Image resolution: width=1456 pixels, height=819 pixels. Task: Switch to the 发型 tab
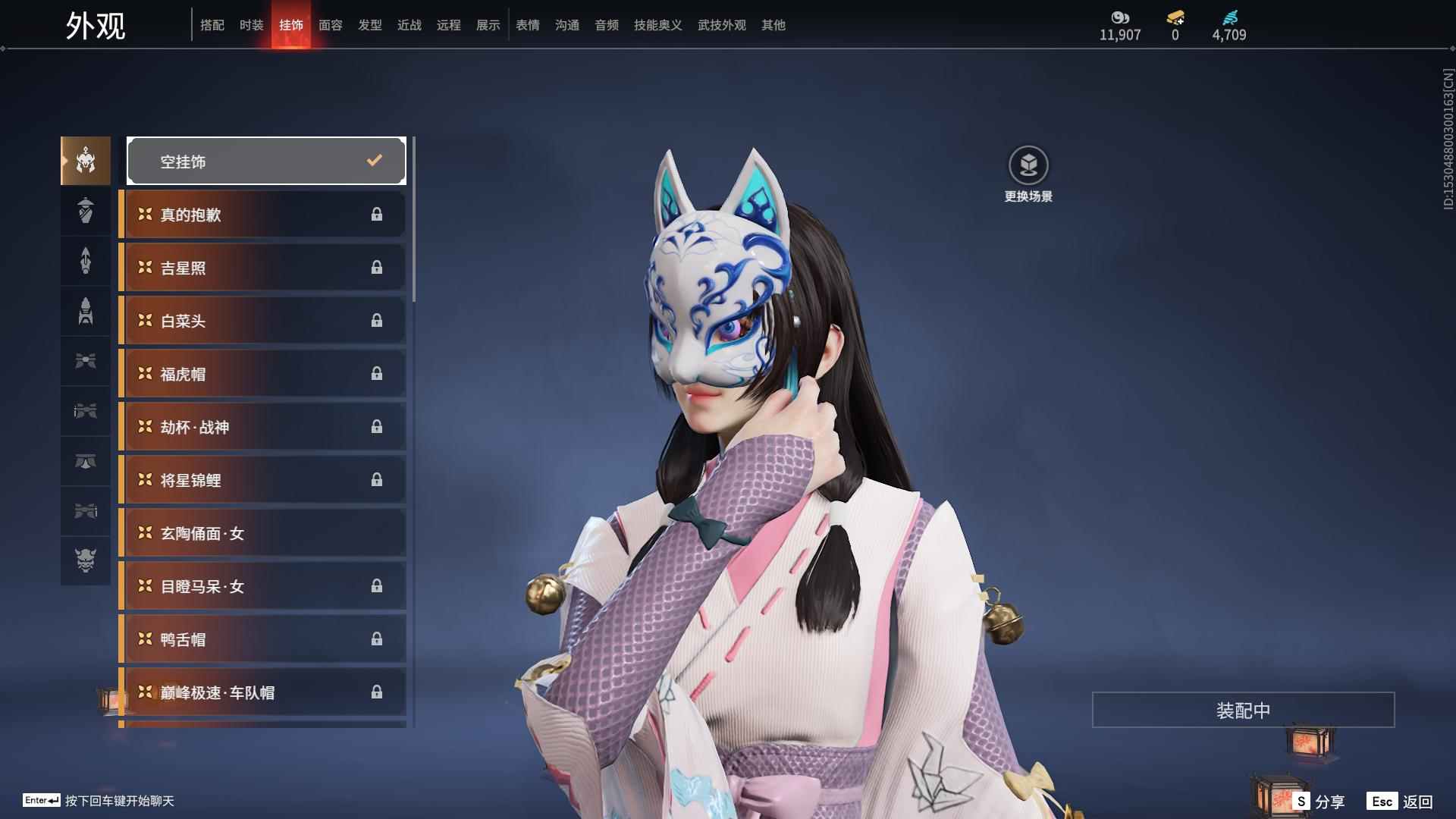point(369,25)
